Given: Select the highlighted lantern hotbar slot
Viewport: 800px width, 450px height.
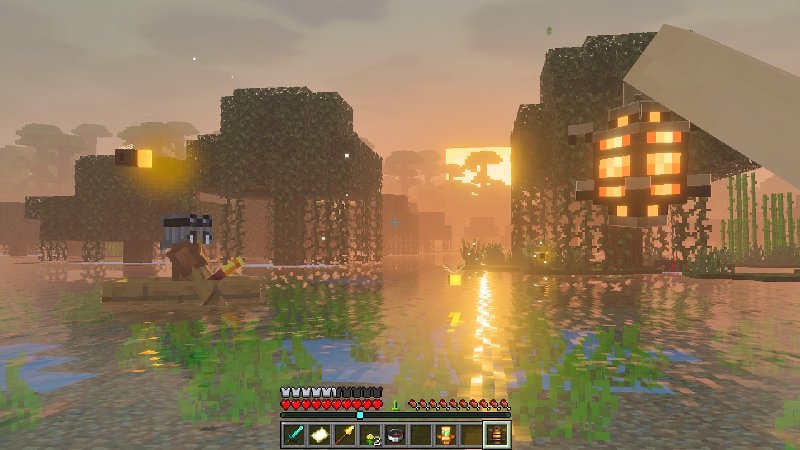Looking at the screenshot, I should point(497,434).
